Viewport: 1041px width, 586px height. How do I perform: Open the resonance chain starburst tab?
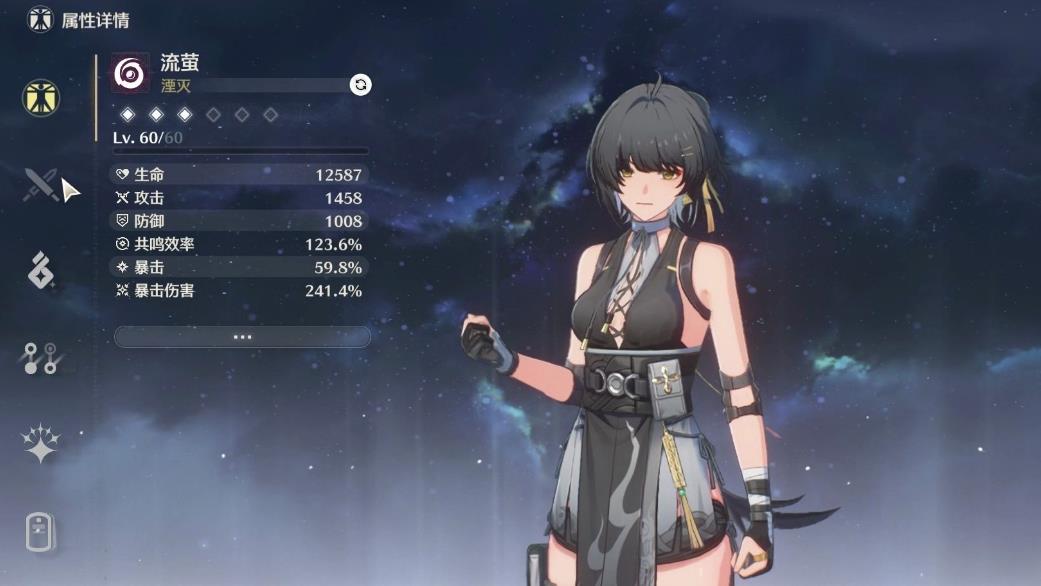(x=41, y=443)
